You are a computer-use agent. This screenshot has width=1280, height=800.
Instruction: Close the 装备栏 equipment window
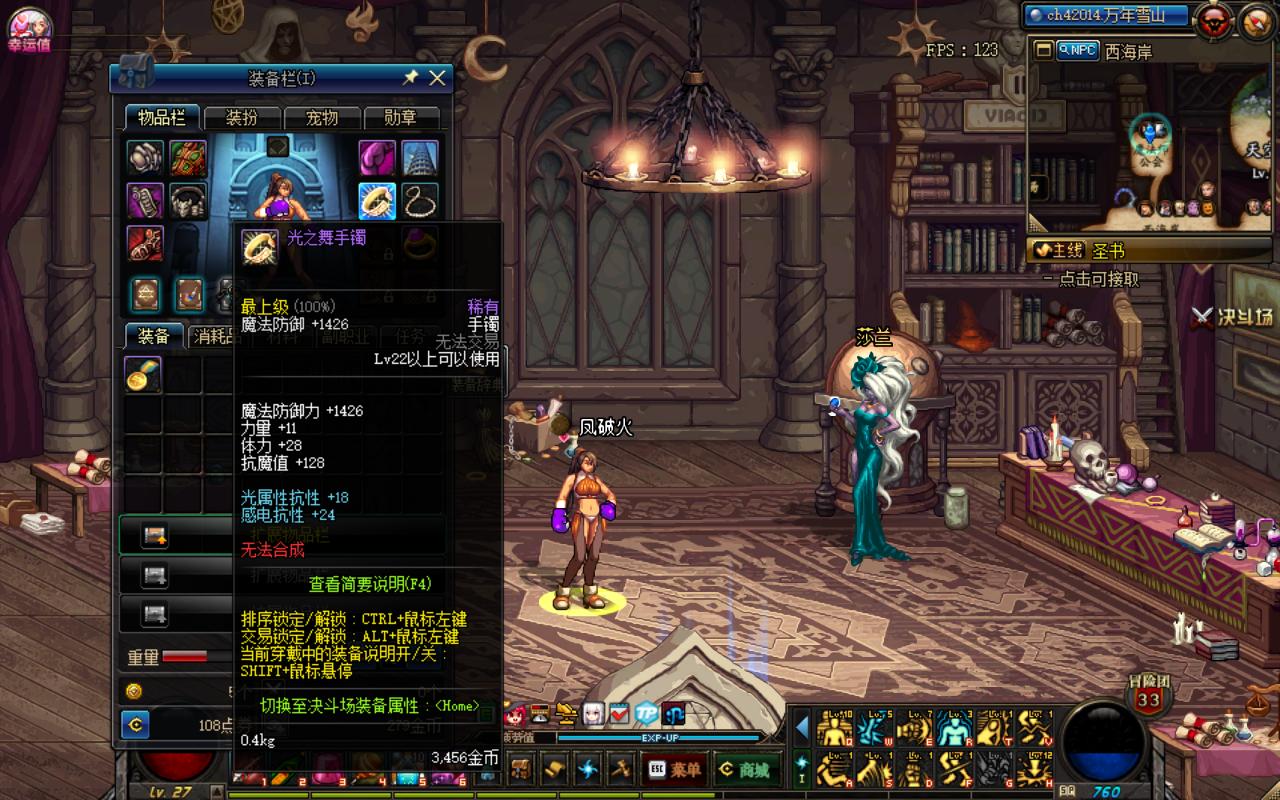tap(437, 78)
